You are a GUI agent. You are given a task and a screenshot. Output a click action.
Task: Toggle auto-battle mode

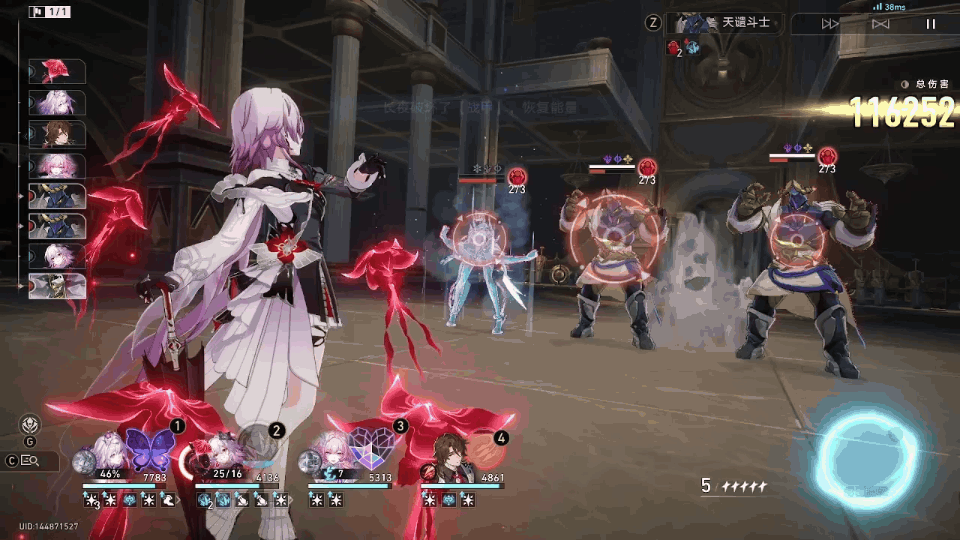coord(880,24)
